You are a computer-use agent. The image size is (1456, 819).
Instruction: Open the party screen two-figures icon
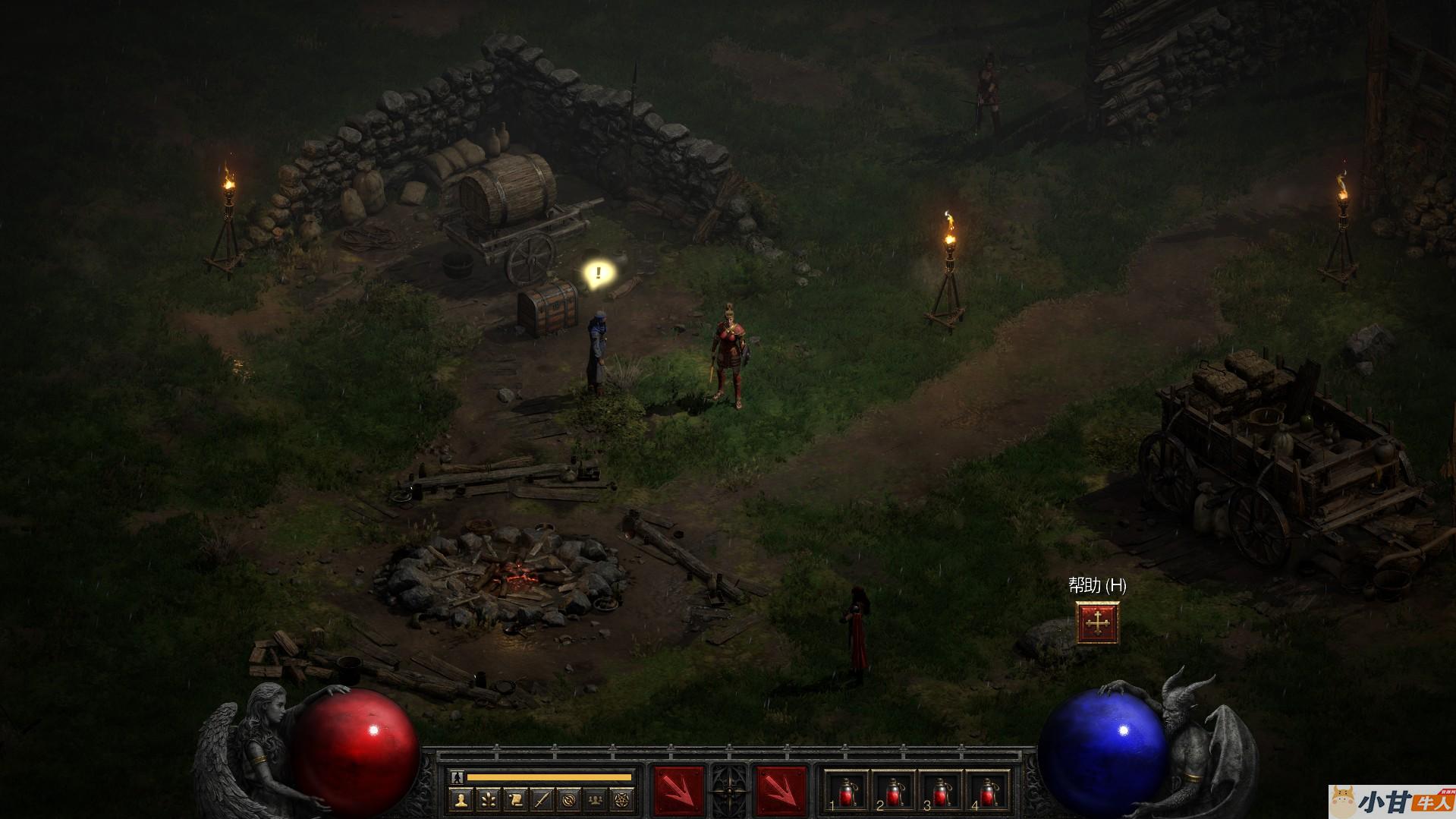[x=596, y=799]
